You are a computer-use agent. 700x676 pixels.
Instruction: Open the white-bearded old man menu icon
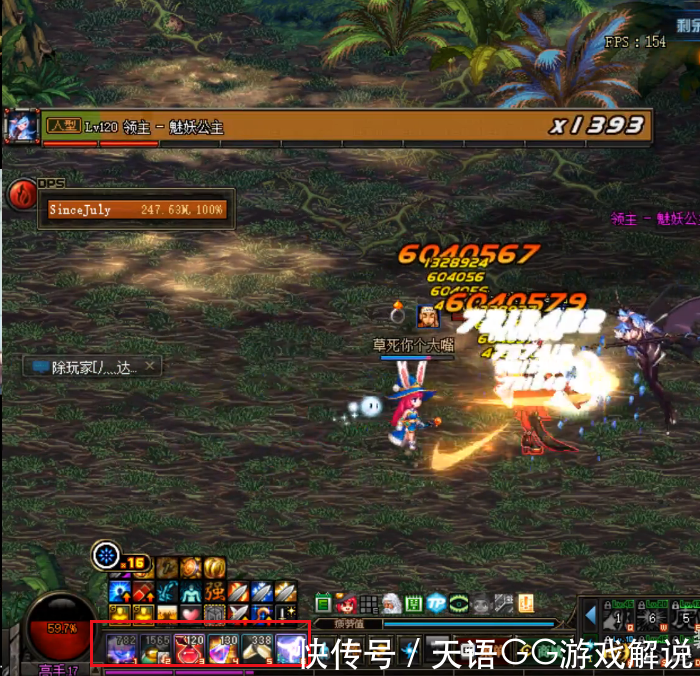392,604
